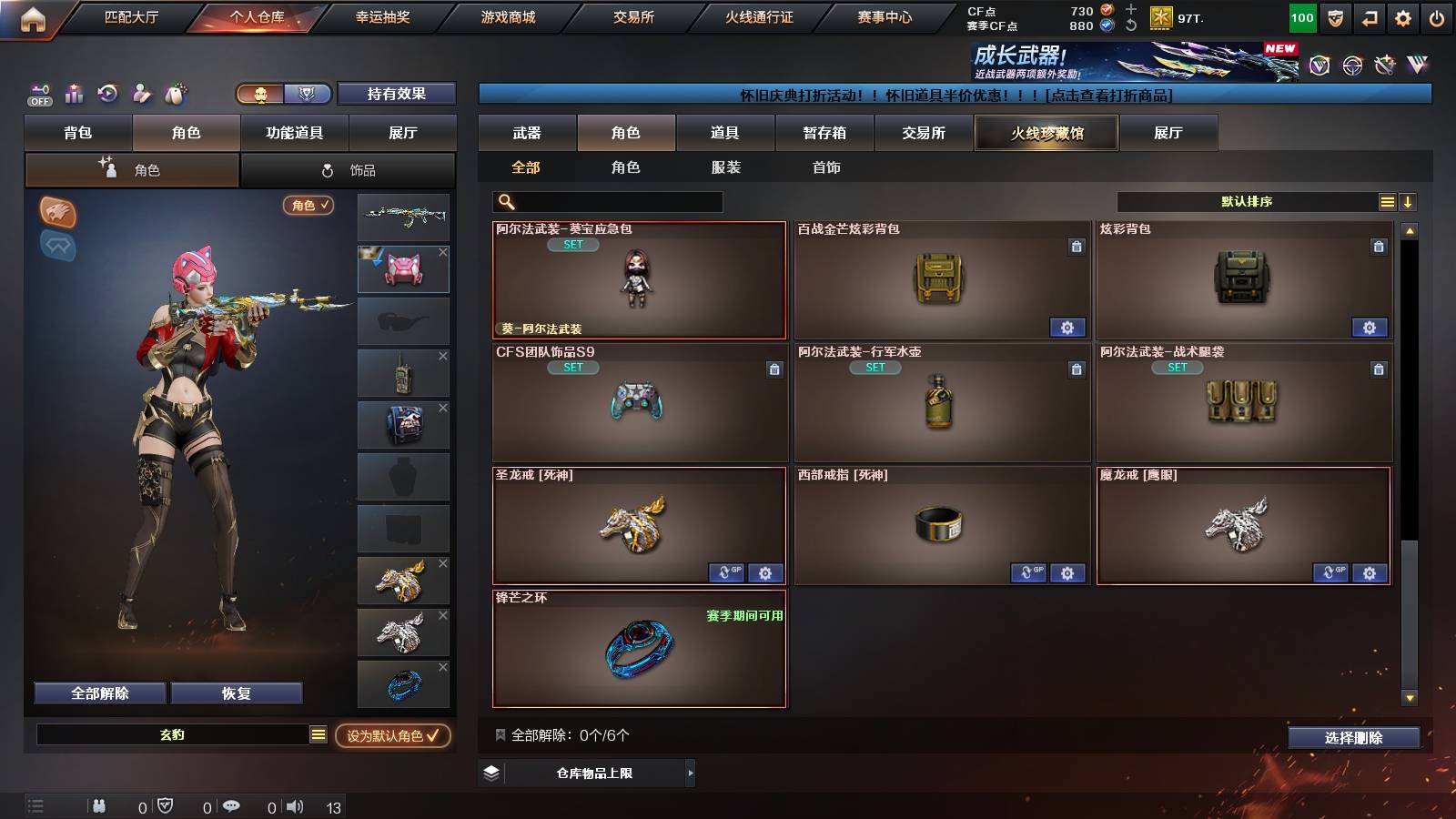
Task: Open the 默认排序 sorting dropdown
Action: 1247,201
